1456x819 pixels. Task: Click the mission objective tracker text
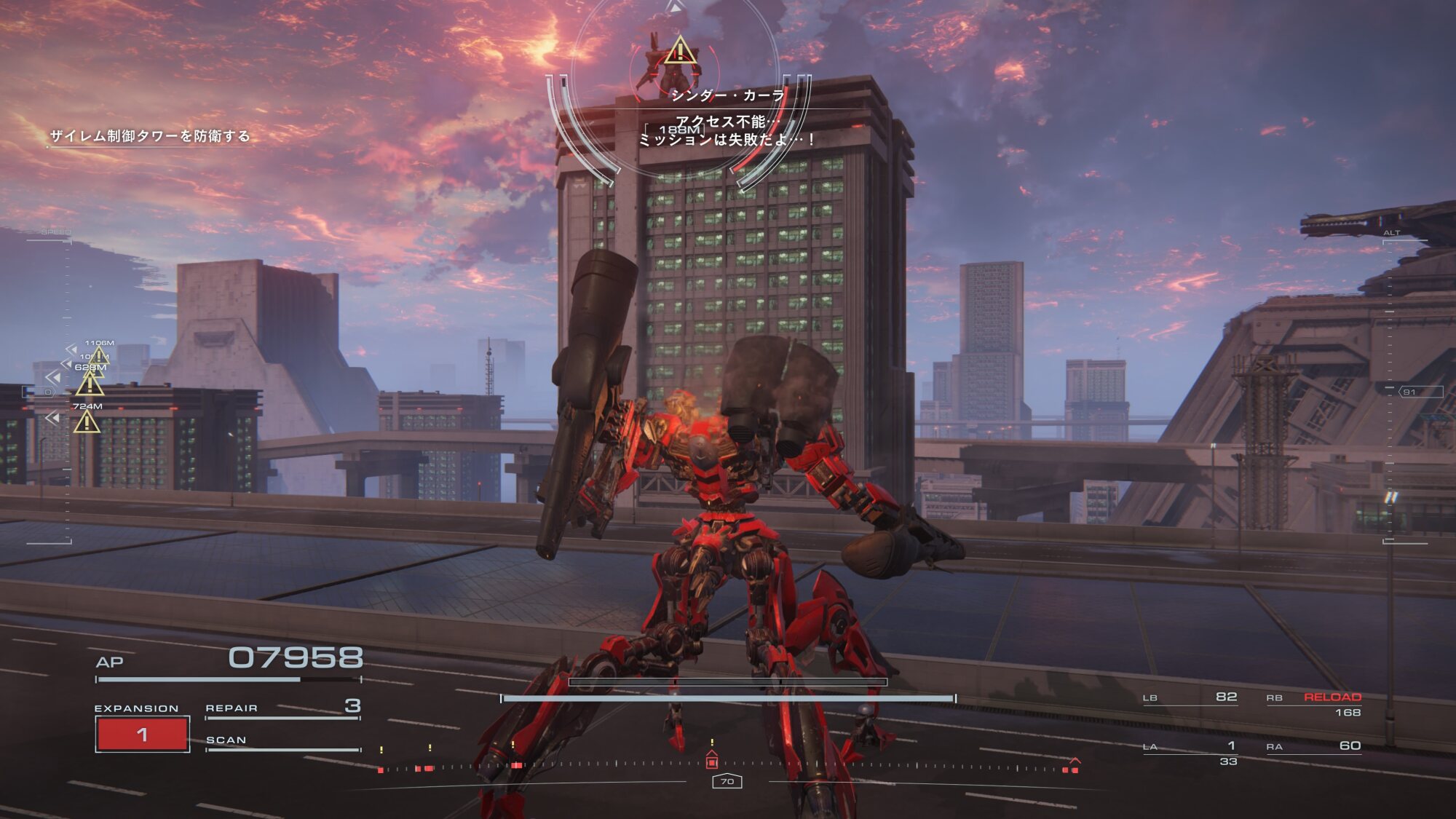pos(150,136)
